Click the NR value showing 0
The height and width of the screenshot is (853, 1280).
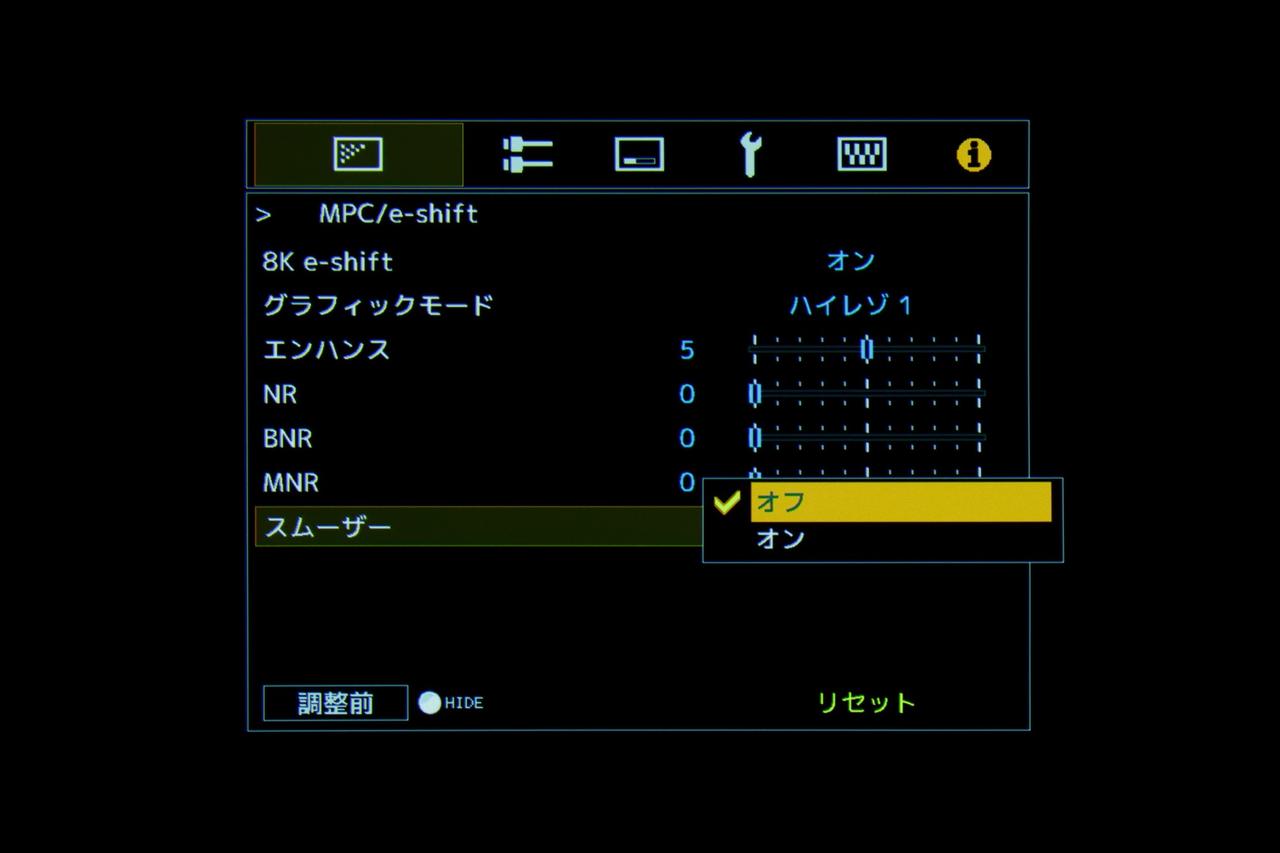tap(686, 394)
